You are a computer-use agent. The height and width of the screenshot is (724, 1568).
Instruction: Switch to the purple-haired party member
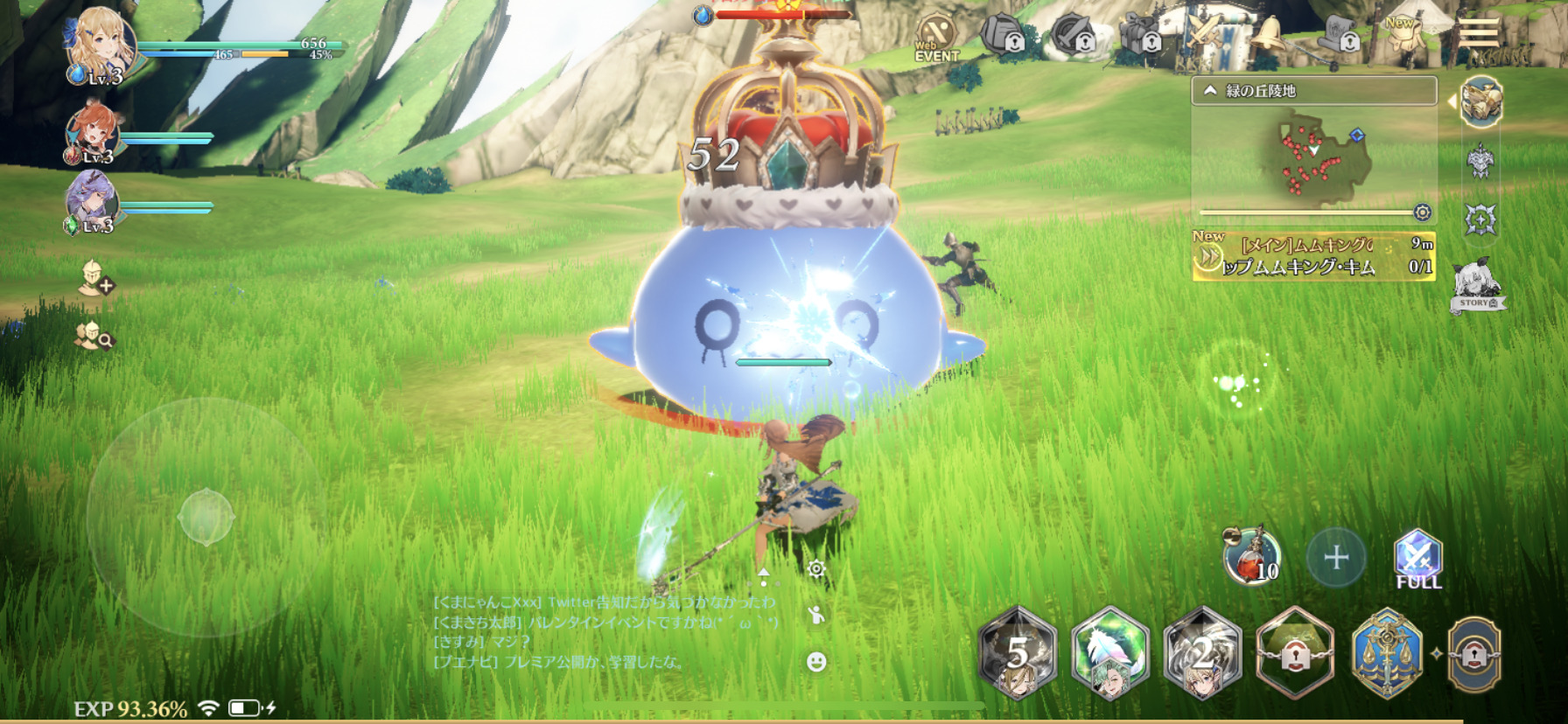pyautogui.click(x=93, y=203)
